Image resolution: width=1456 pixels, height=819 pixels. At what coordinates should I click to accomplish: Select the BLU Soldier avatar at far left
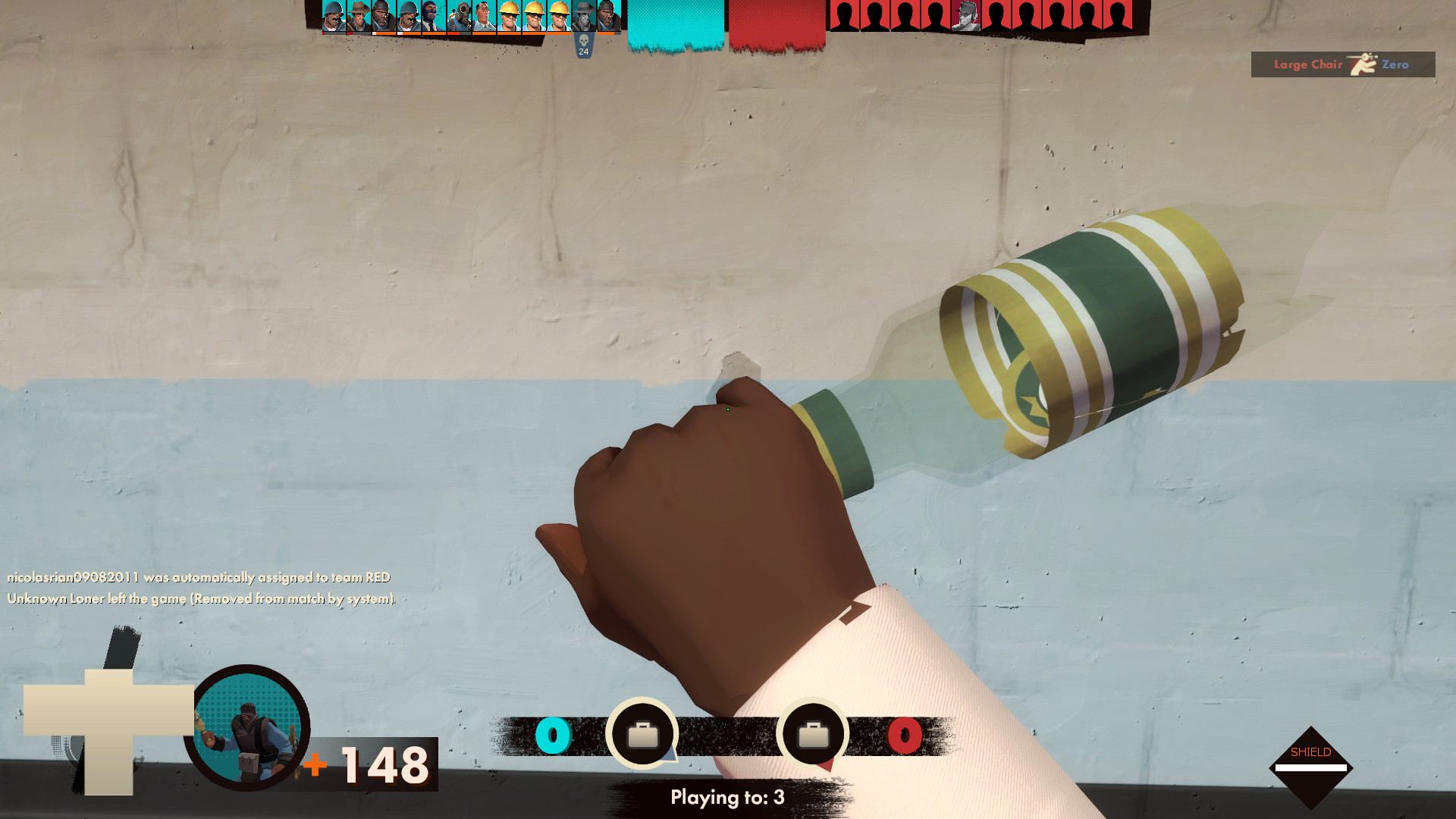point(334,20)
